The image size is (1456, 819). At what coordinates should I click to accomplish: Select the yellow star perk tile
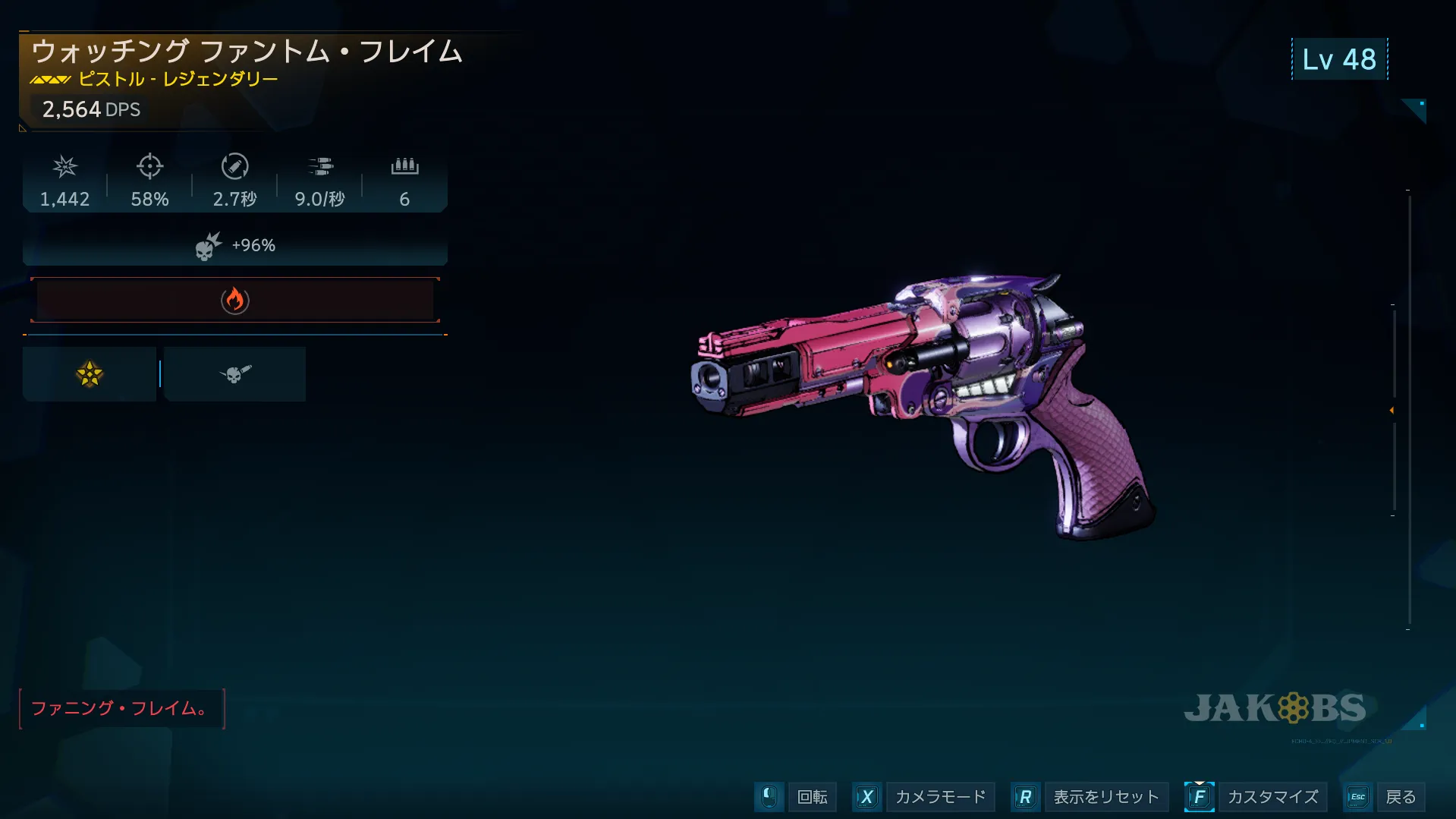[x=90, y=374]
